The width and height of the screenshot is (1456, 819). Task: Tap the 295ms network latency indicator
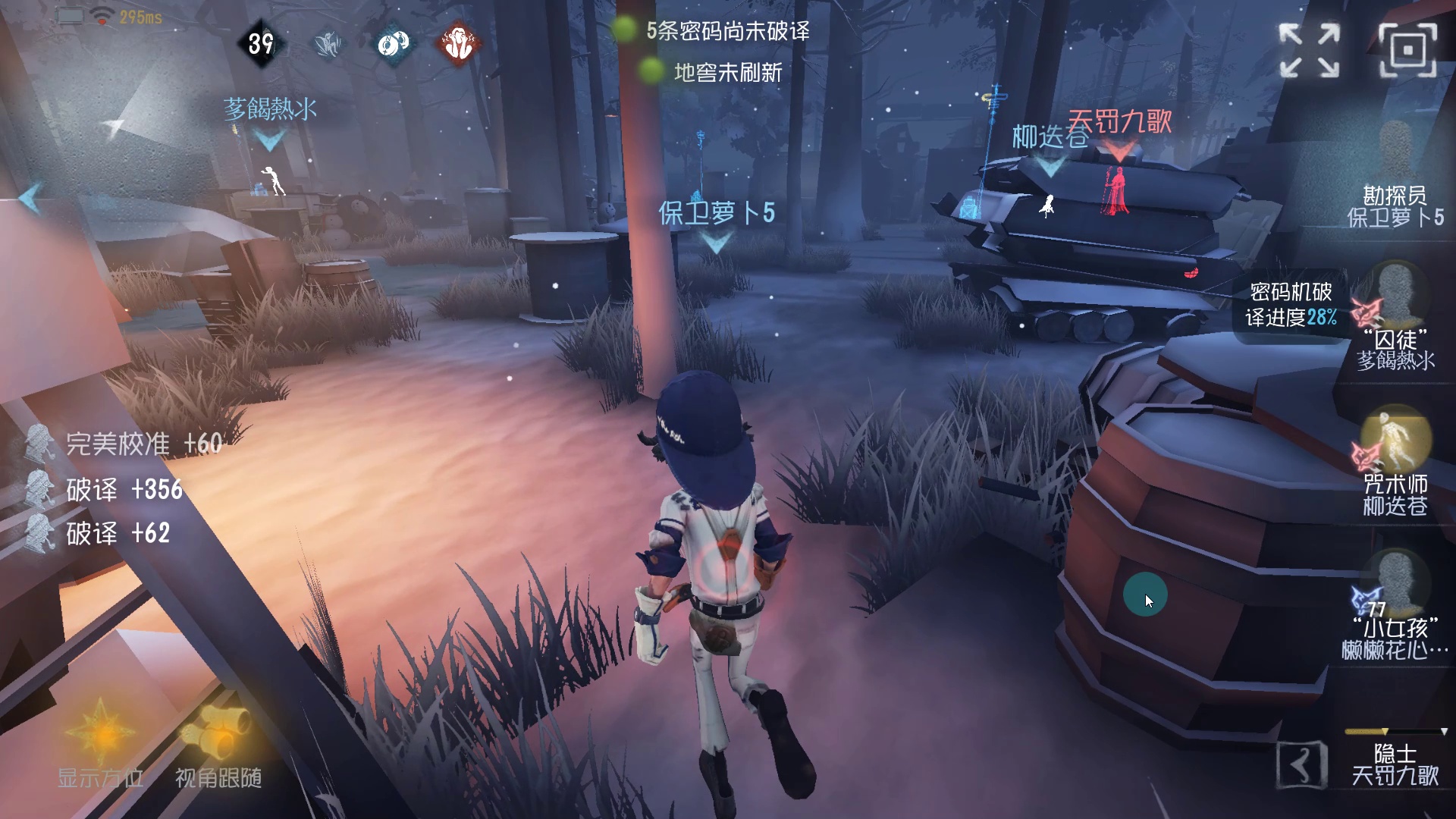click(x=142, y=13)
